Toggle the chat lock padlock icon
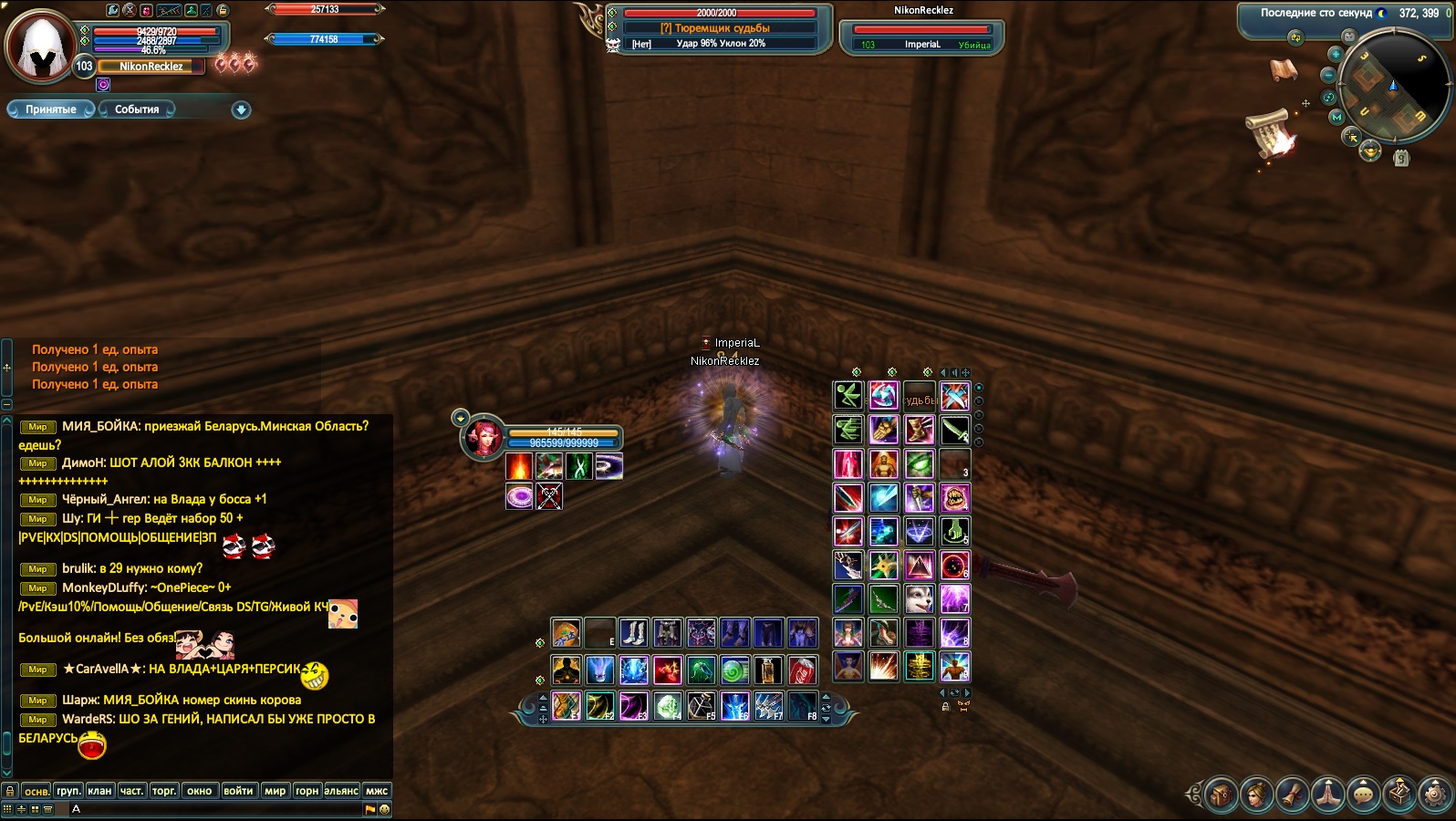1456x821 pixels. click(9, 791)
